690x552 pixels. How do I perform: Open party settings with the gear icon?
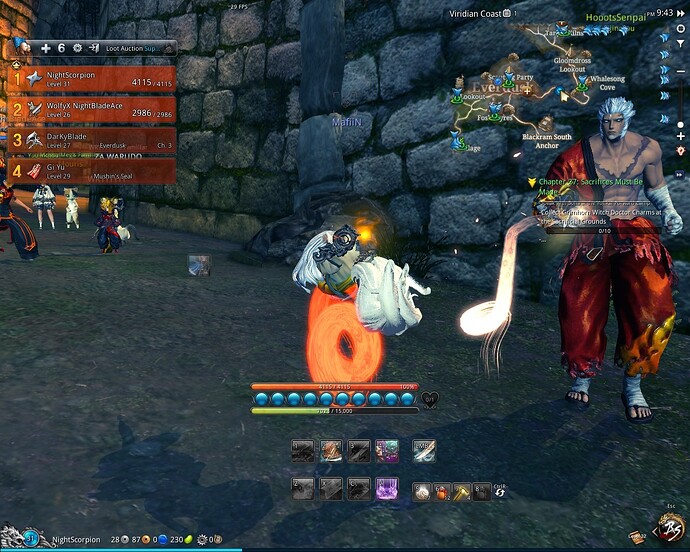tap(77, 48)
